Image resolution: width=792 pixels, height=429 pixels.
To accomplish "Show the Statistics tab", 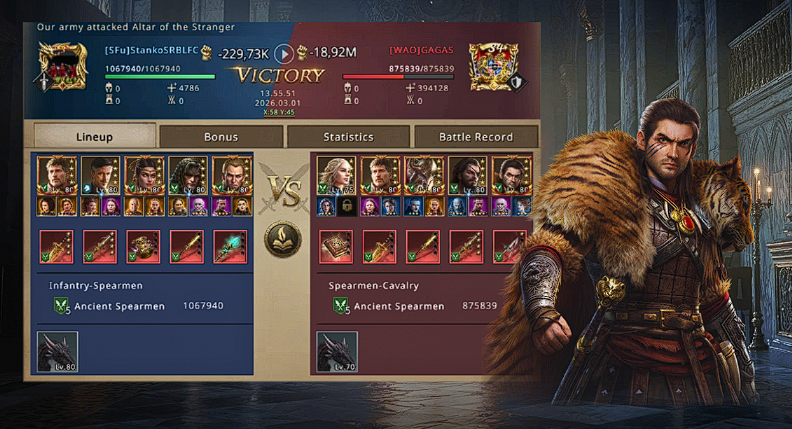I will 348,136.
